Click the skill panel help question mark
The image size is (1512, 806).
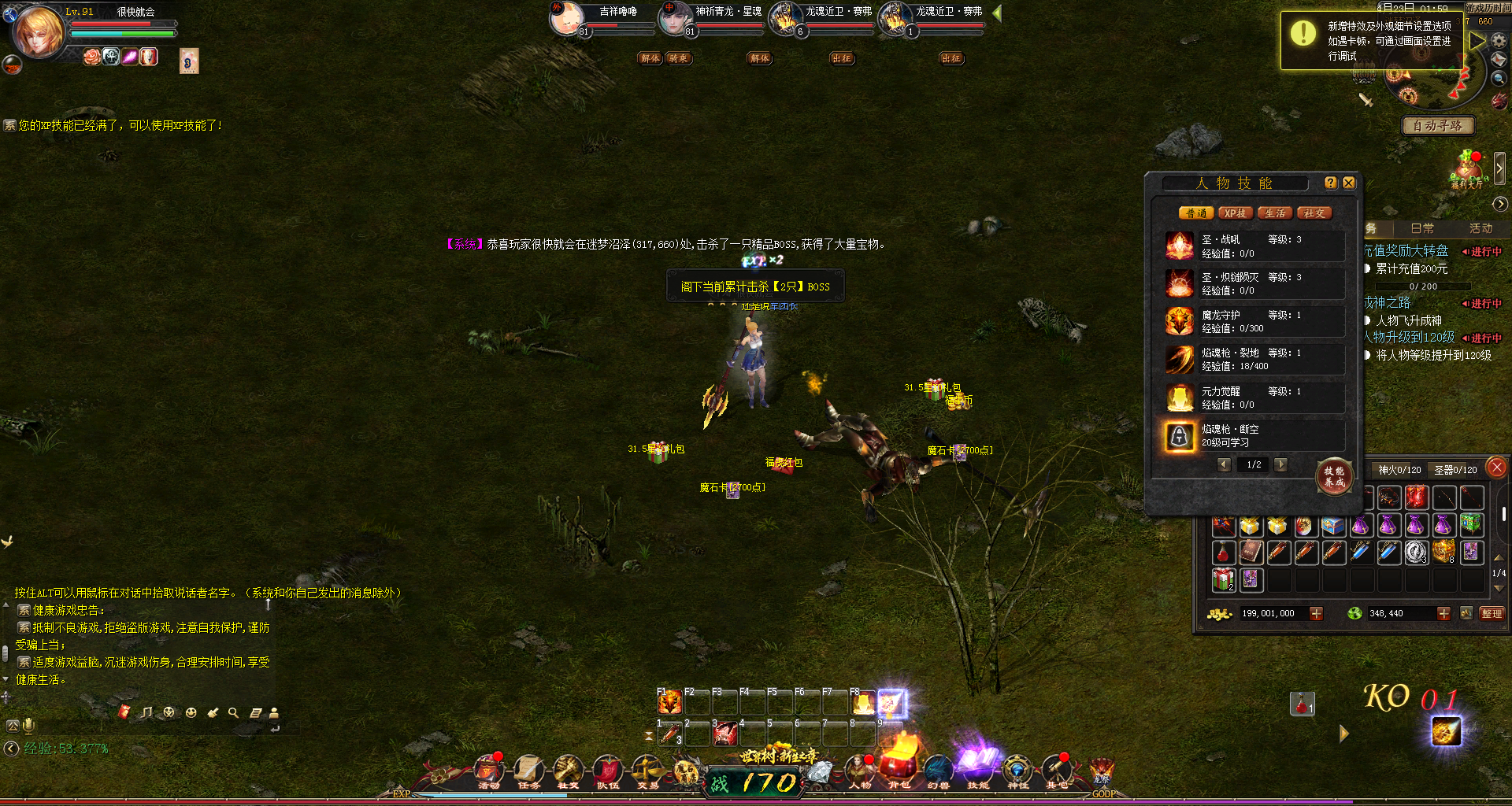[x=1331, y=183]
